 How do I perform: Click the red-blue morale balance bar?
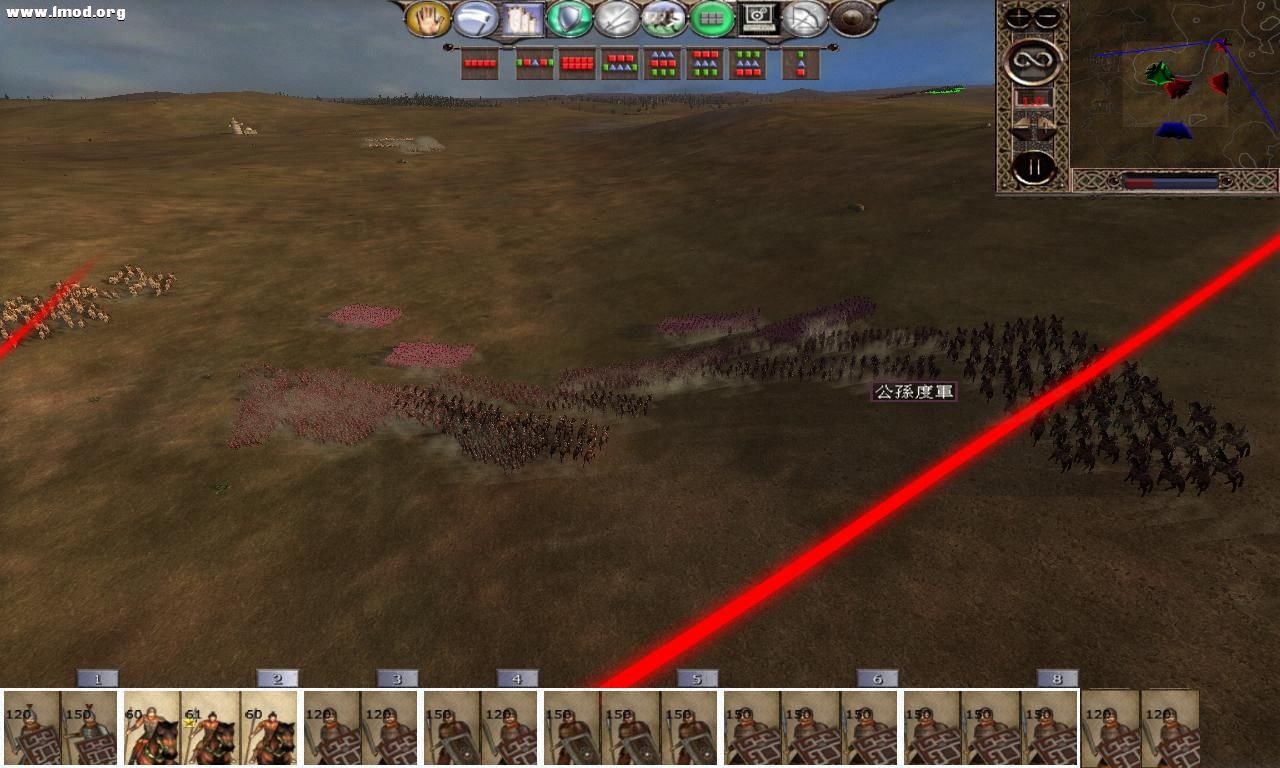1172,181
